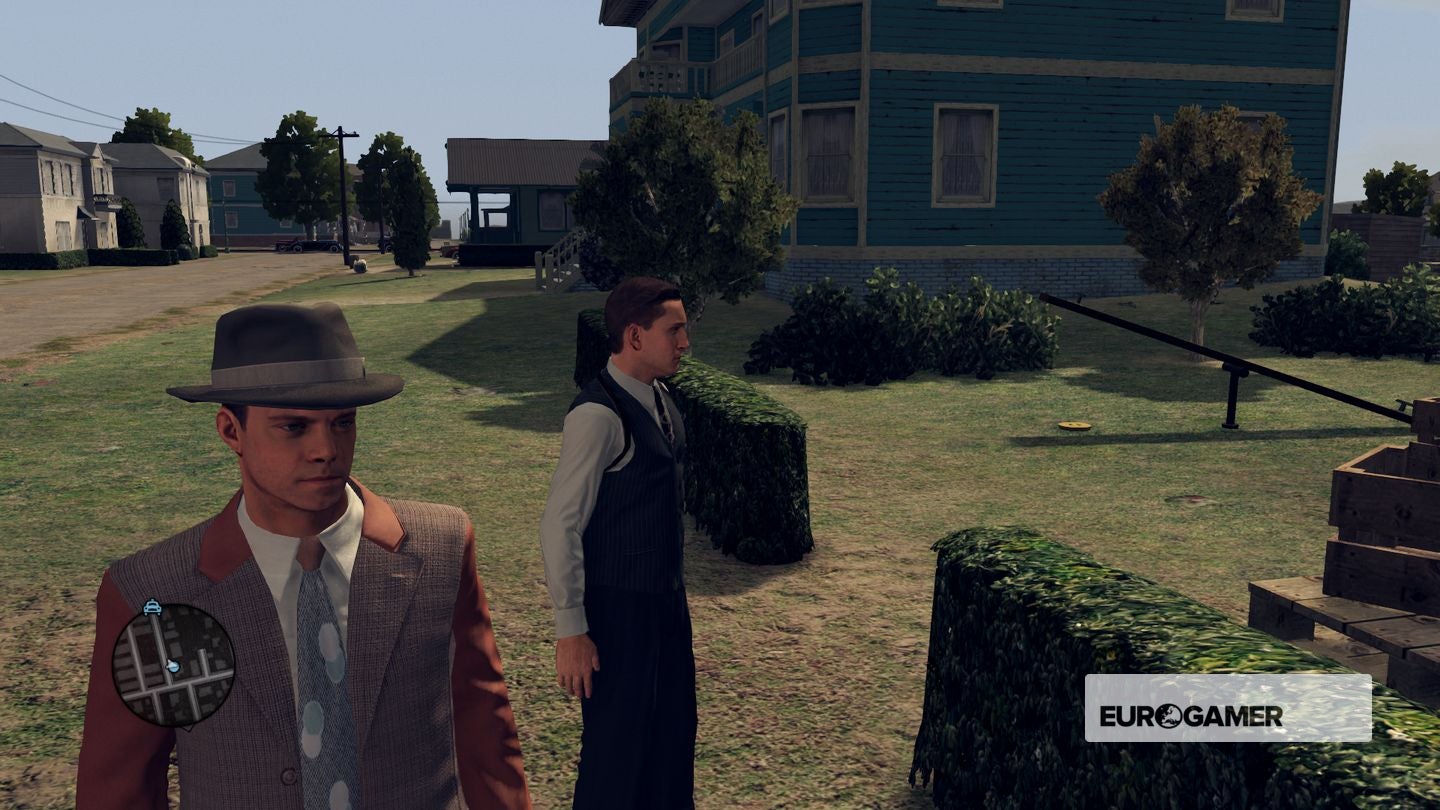Click the player arrow marker on the minimap
The image size is (1440, 810).
[172, 666]
